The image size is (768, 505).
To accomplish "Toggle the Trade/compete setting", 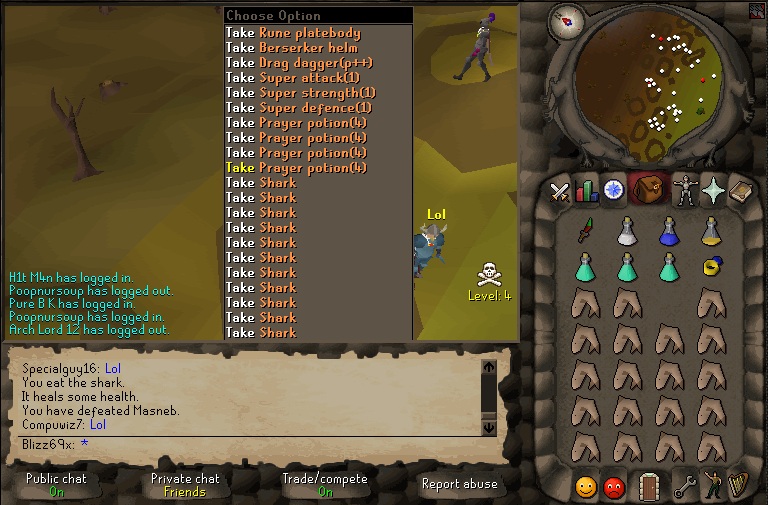I will point(325,484).
